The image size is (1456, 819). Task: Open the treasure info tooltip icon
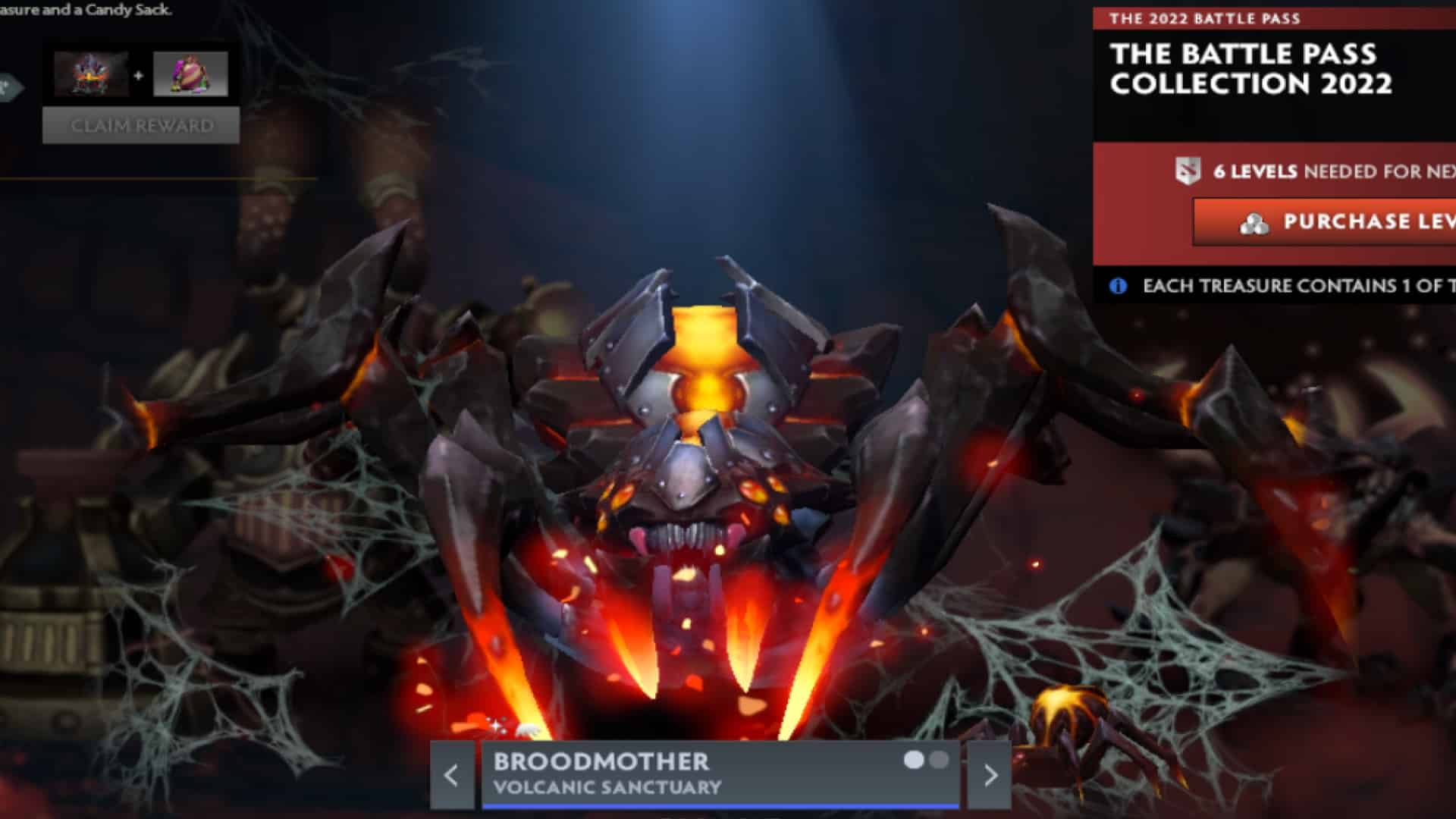pos(1118,286)
